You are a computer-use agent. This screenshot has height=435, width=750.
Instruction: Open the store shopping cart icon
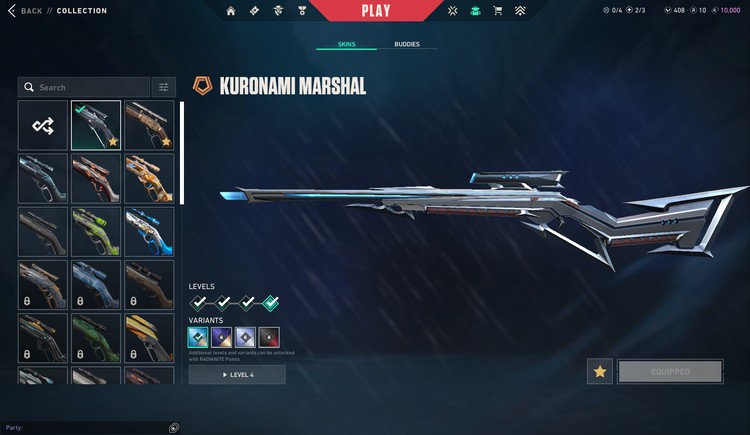498,11
